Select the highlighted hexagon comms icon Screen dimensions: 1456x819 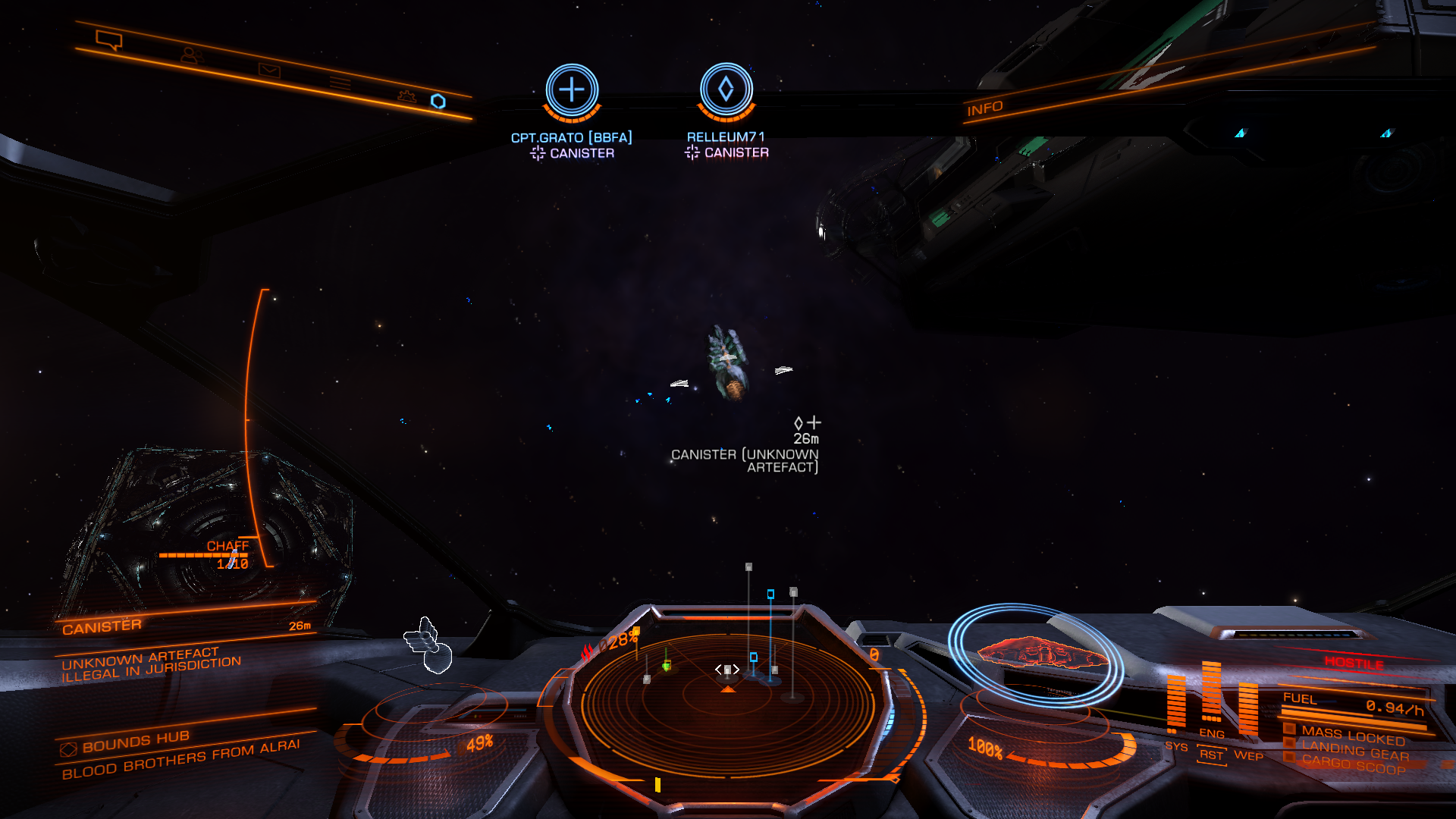(438, 102)
